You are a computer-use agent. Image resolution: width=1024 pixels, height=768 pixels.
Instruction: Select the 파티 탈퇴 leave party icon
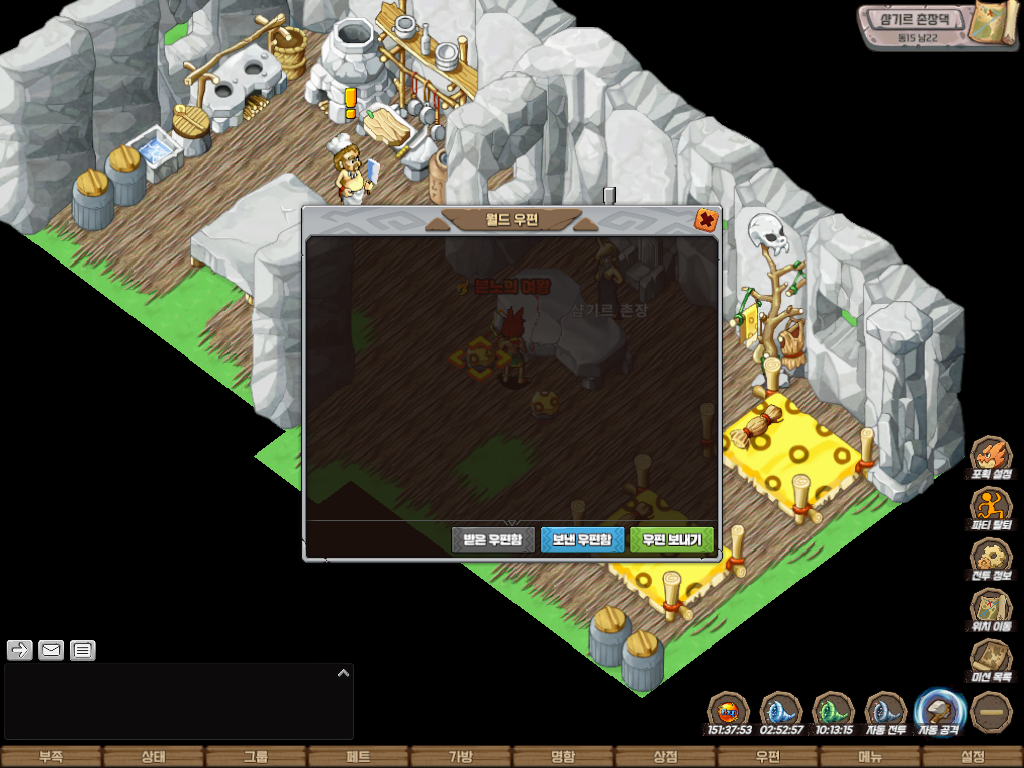[x=991, y=506]
